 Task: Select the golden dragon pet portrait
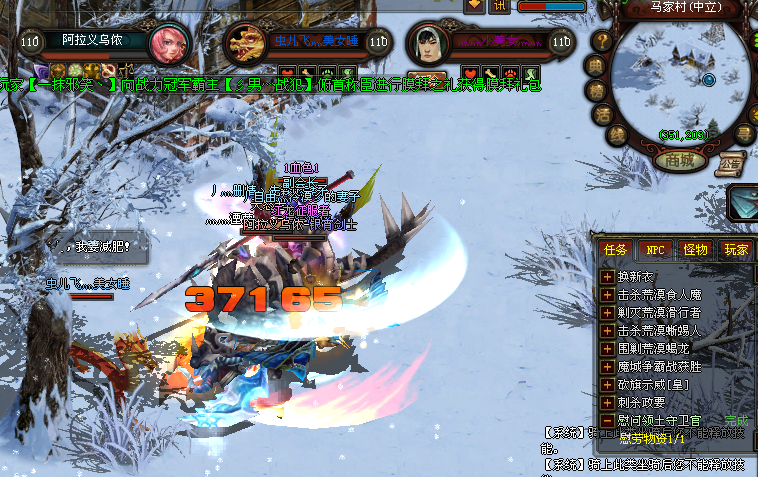[243, 43]
